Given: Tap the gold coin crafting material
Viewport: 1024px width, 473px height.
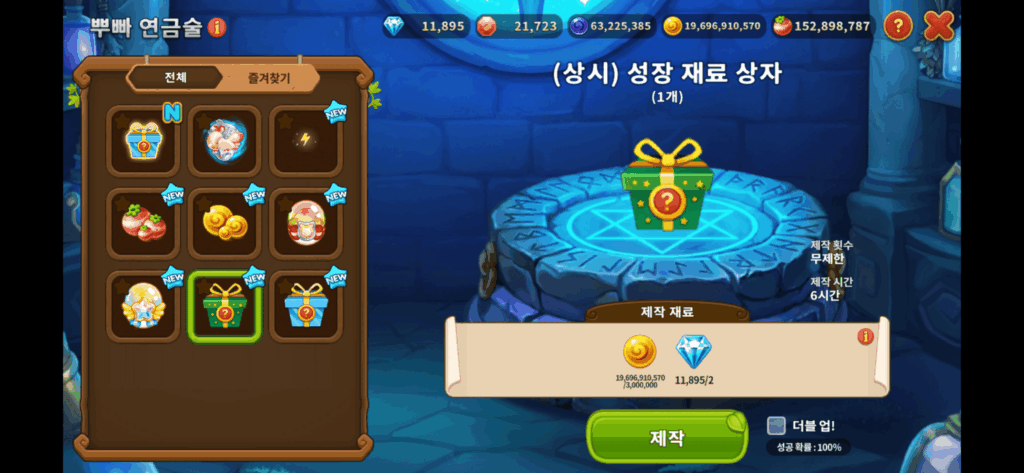Looking at the screenshot, I should pos(640,353).
